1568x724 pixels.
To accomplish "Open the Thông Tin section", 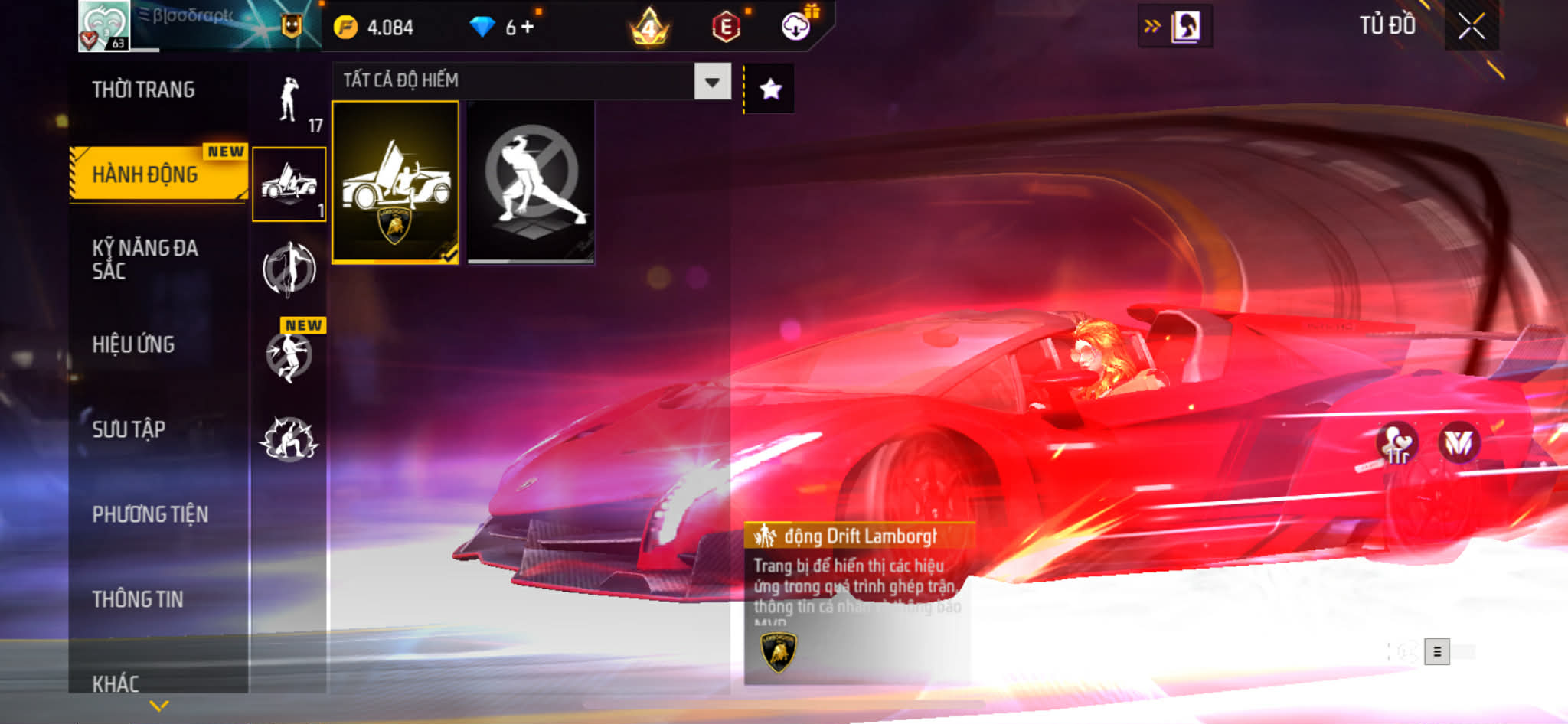I will pos(138,599).
